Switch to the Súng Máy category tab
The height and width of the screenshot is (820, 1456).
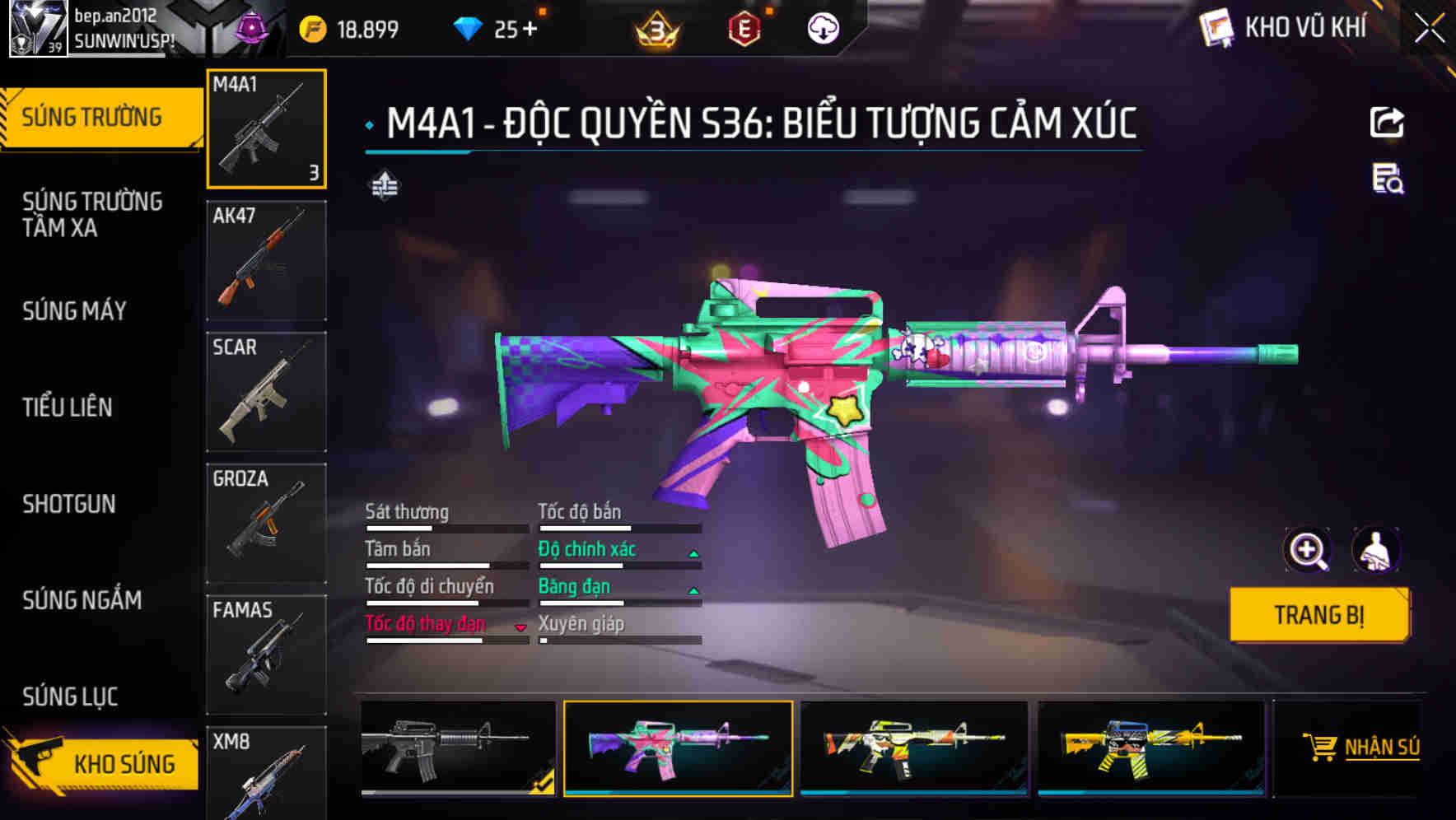pos(74,310)
